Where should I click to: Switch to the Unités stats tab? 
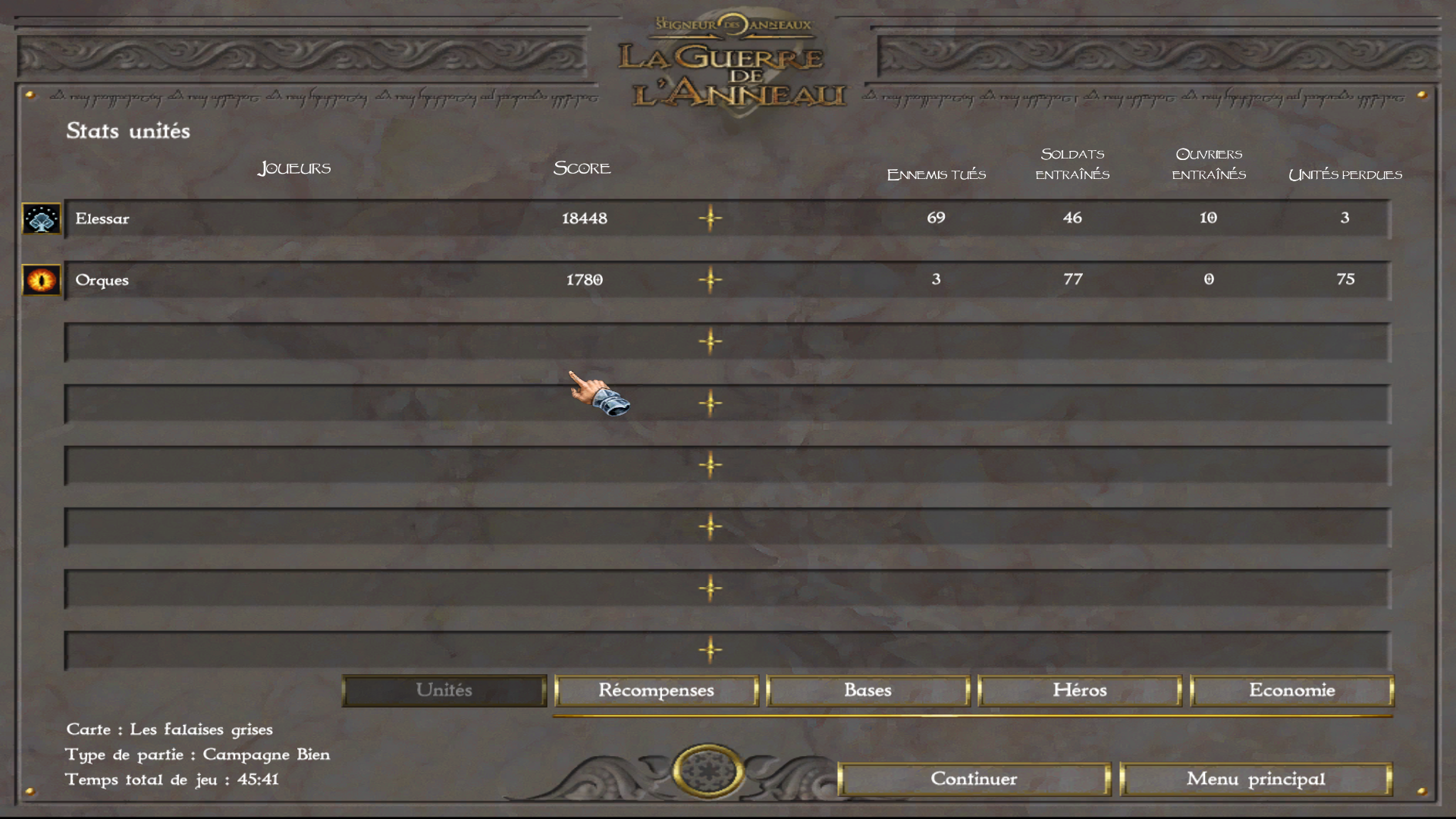(x=444, y=691)
